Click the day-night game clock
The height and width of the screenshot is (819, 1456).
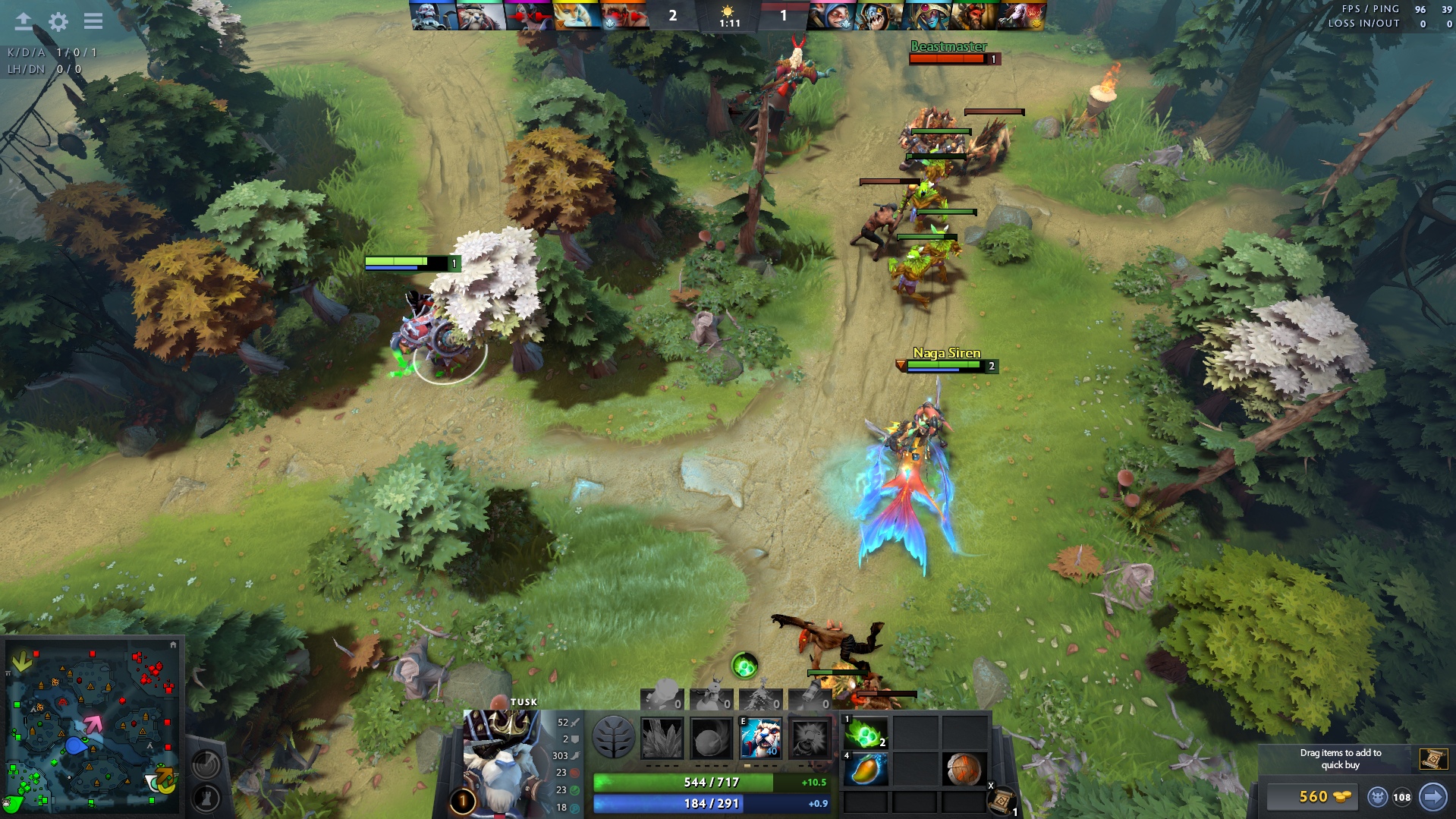[728, 17]
